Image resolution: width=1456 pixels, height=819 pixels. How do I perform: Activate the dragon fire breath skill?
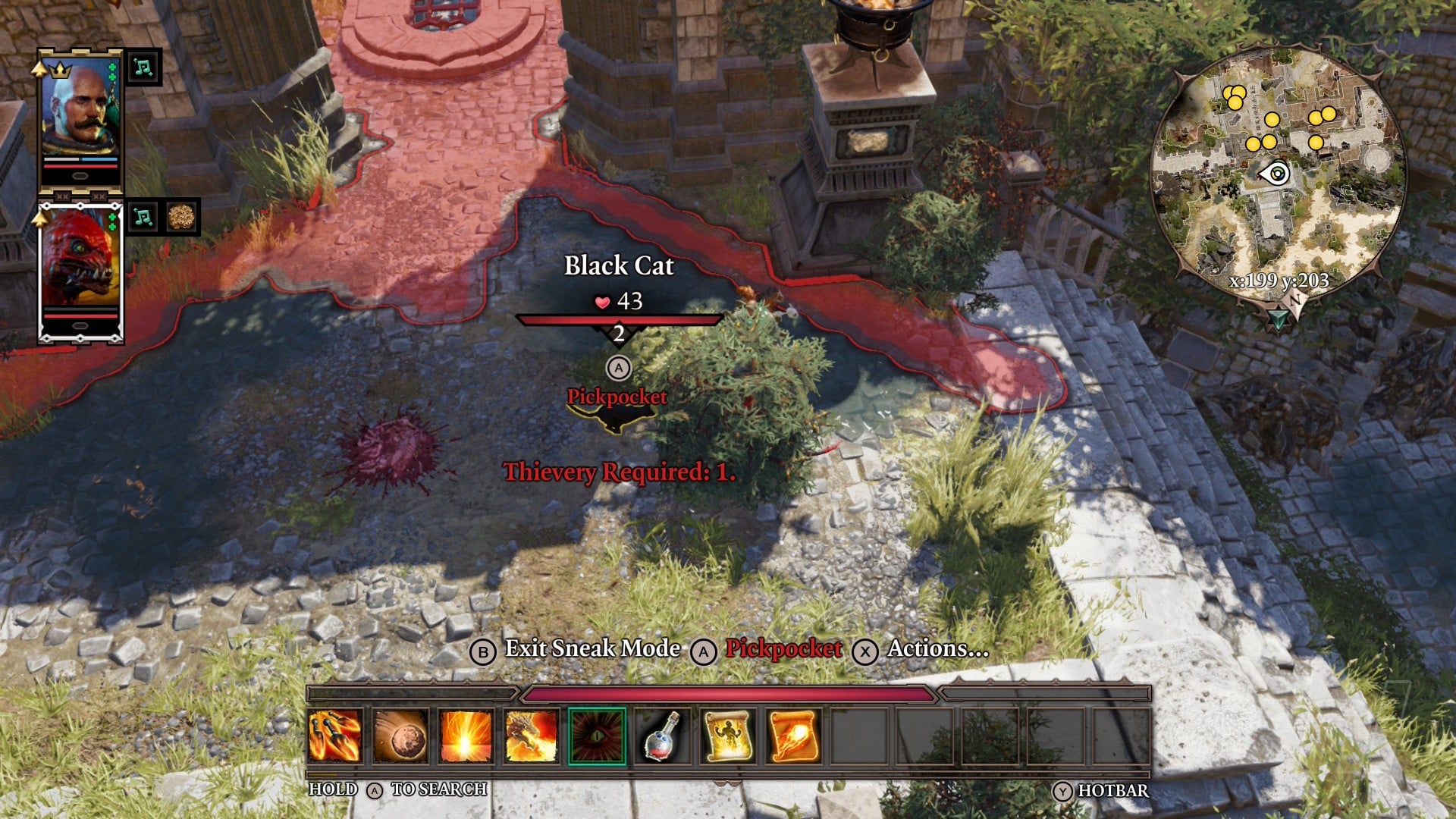(x=531, y=736)
